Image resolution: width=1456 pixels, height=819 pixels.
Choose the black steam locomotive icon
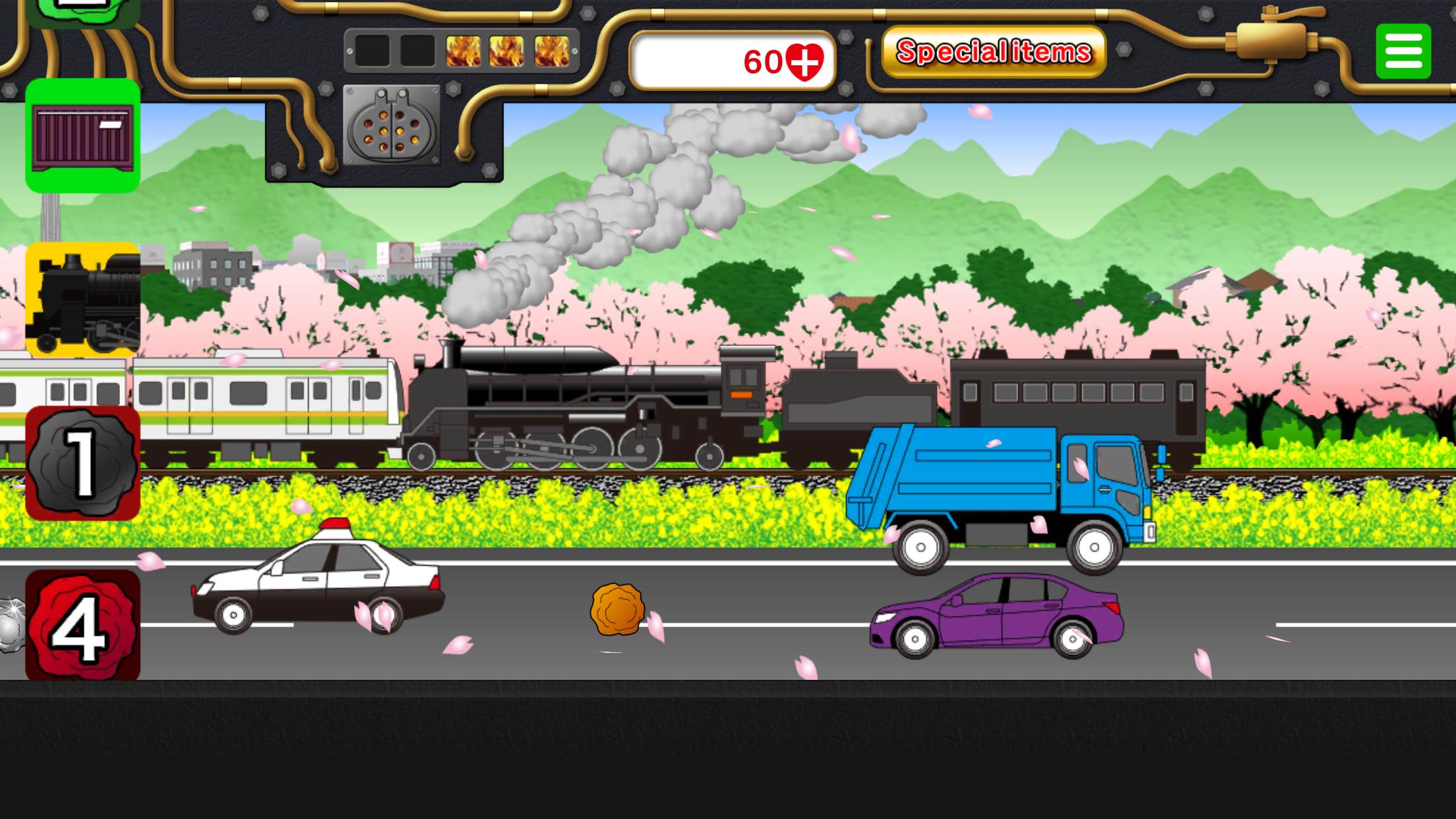tap(83, 299)
